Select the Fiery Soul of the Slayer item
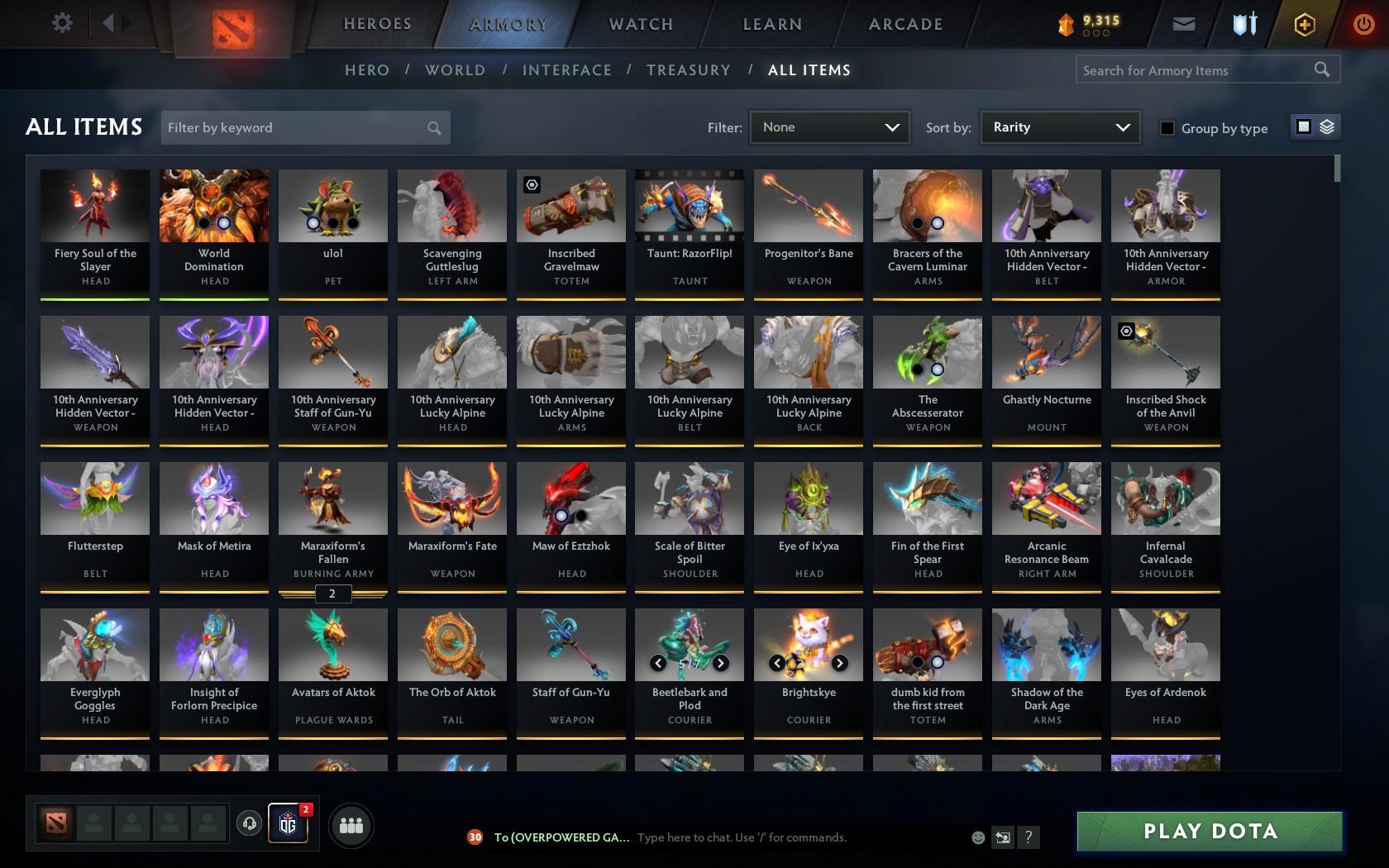1389x868 pixels. (x=94, y=231)
